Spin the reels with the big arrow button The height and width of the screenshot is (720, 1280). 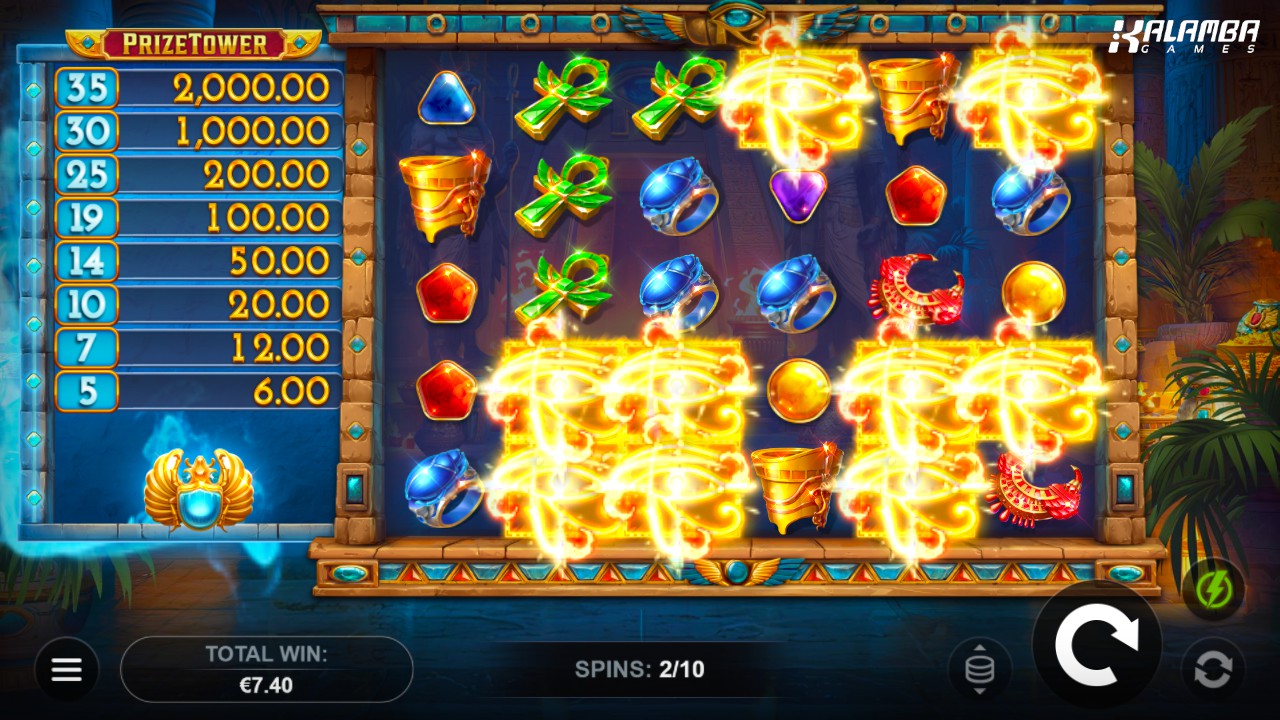click(x=1096, y=644)
